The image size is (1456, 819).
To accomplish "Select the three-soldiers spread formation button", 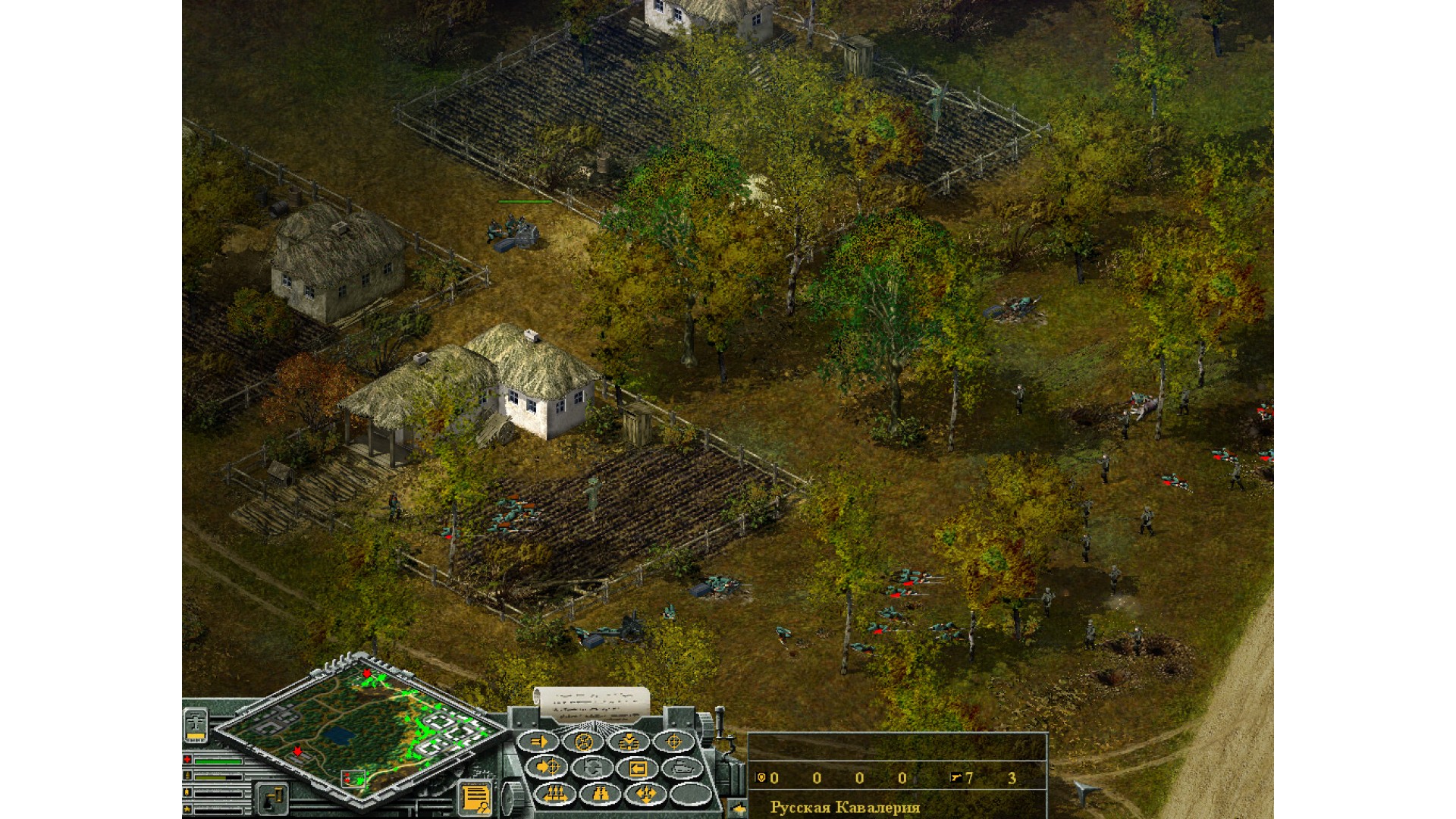I will click(x=556, y=794).
